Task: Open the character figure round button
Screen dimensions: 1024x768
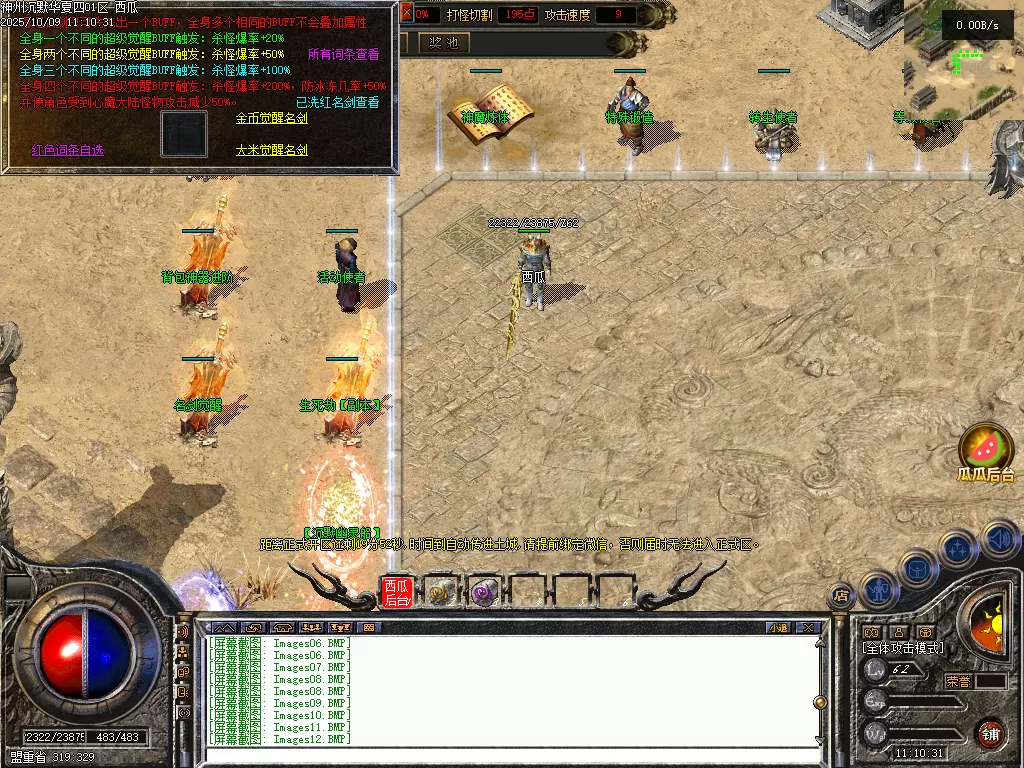Action: point(879,588)
